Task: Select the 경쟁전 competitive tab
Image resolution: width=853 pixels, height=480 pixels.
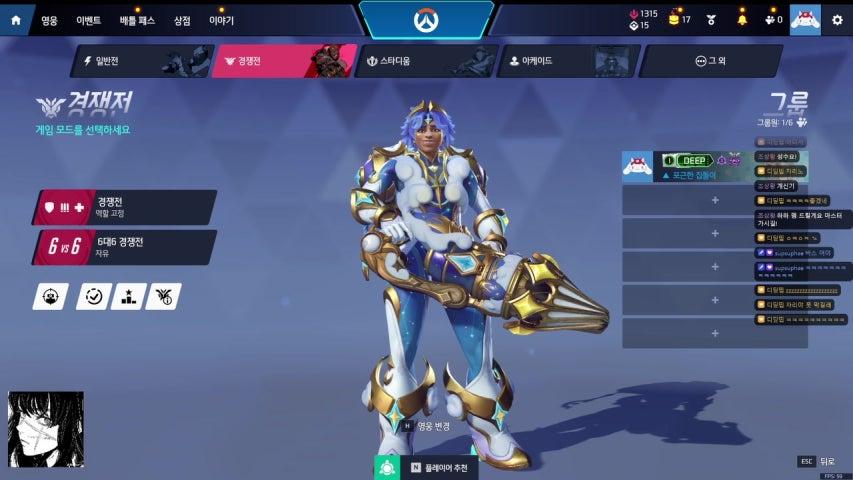Action: click(284, 61)
